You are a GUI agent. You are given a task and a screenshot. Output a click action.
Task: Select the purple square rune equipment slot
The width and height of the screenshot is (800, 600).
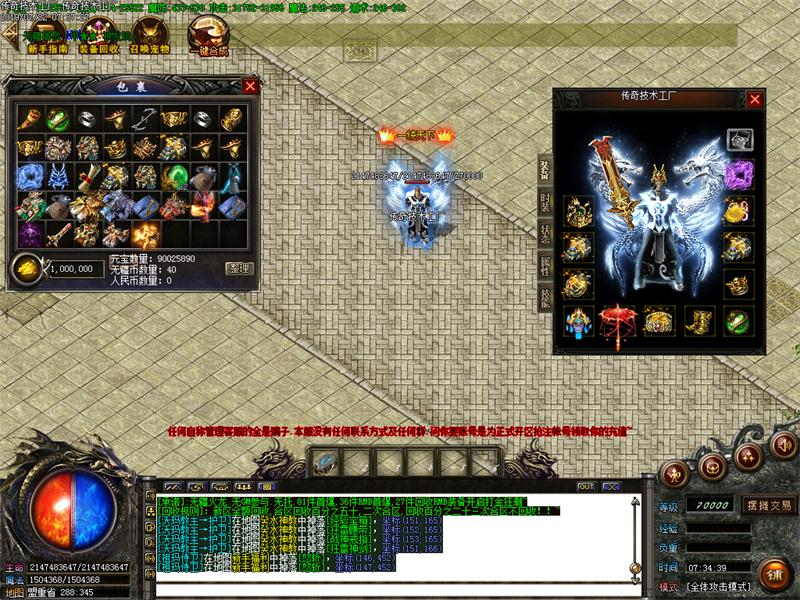(x=738, y=173)
